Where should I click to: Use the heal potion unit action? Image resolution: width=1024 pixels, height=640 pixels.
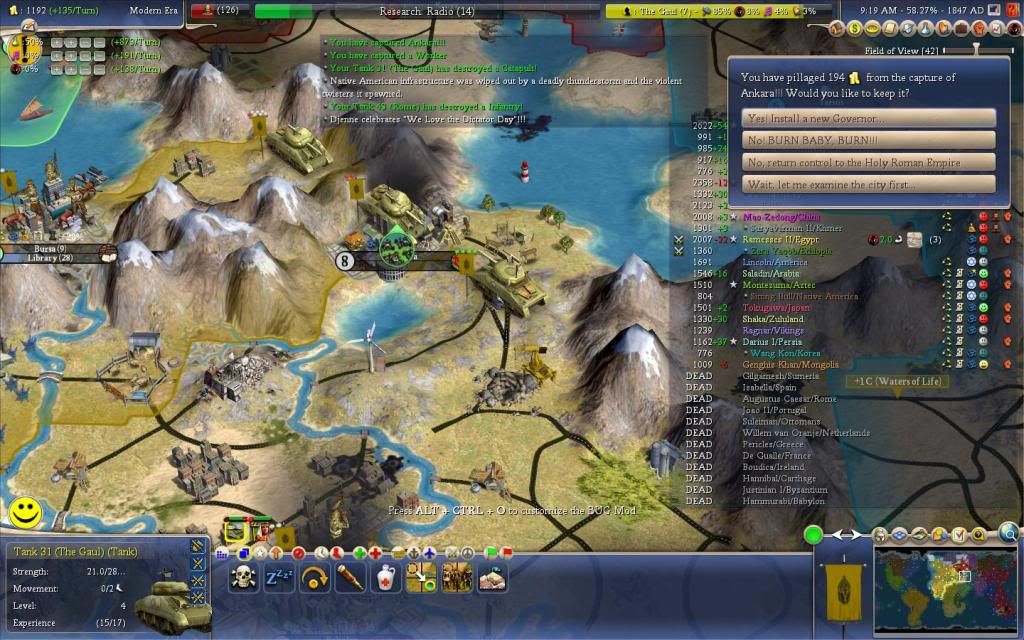tap(387, 577)
